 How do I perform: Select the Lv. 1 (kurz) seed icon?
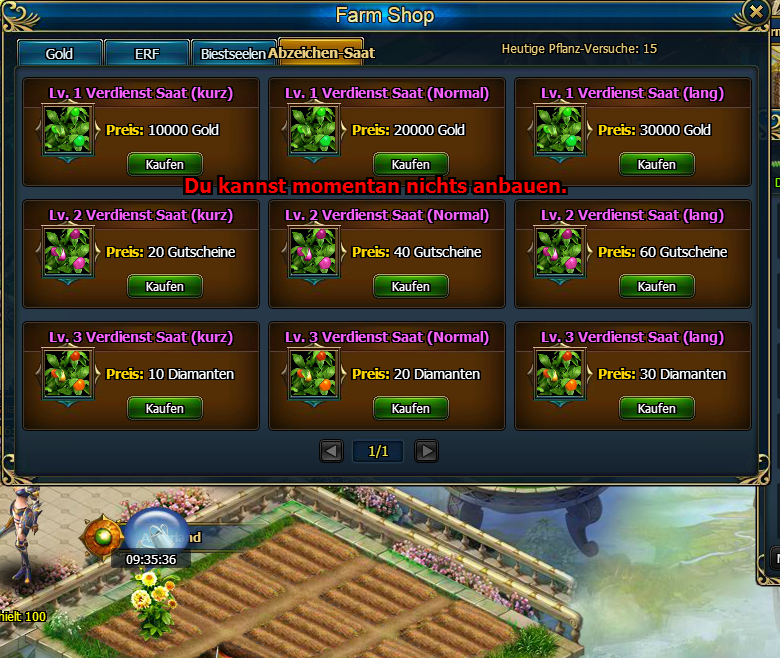tap(68, 130)
